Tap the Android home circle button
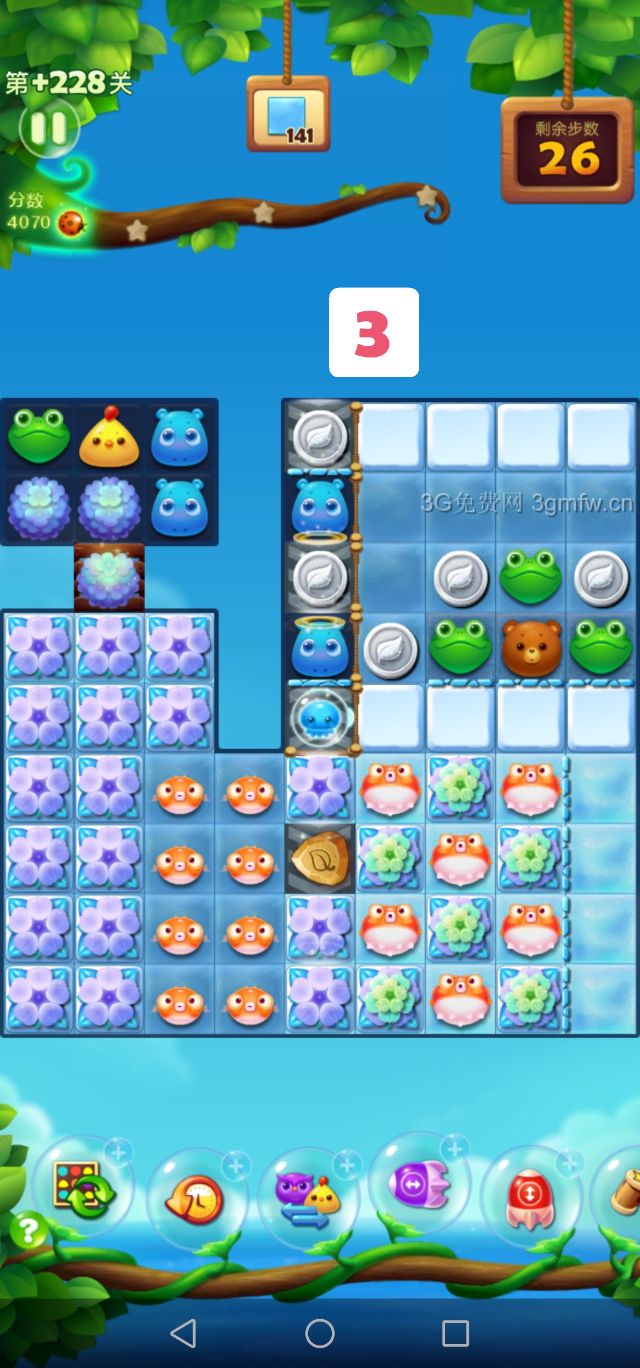 pyautogui.click(x=320, y=1333)
